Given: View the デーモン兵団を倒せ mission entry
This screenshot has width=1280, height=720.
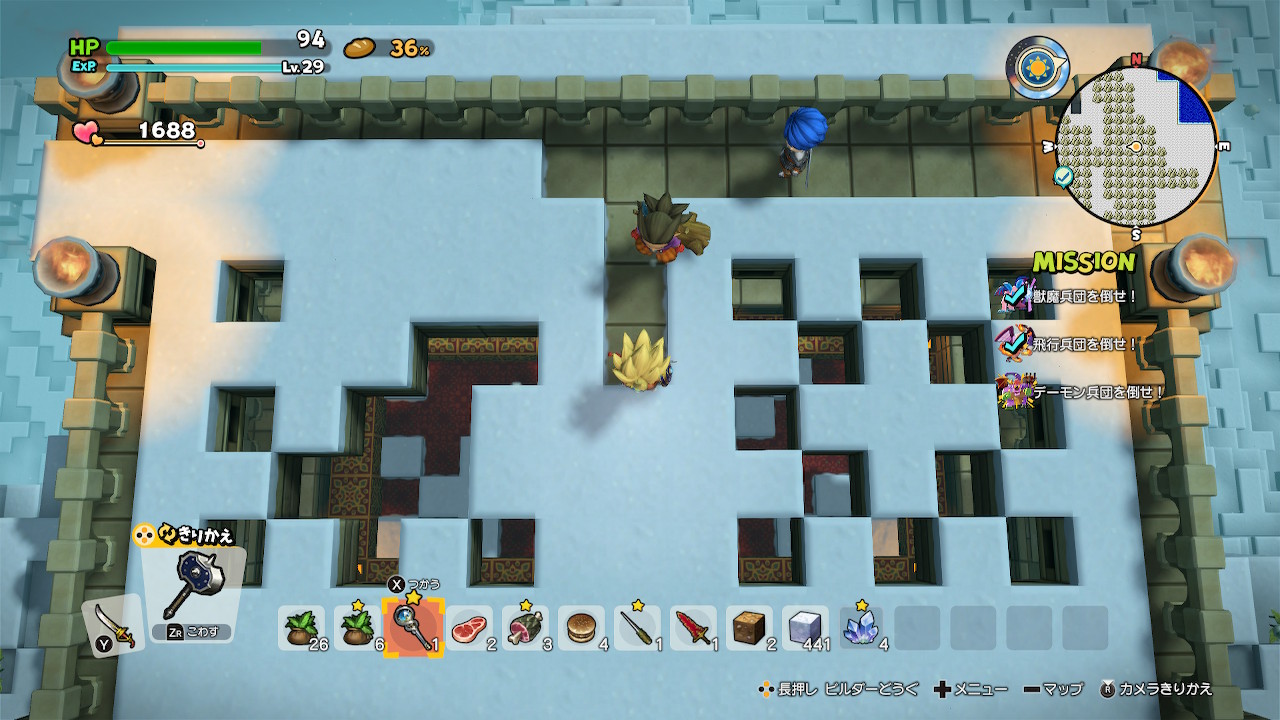Looking at the screenshot, I should click(1084, 392).
